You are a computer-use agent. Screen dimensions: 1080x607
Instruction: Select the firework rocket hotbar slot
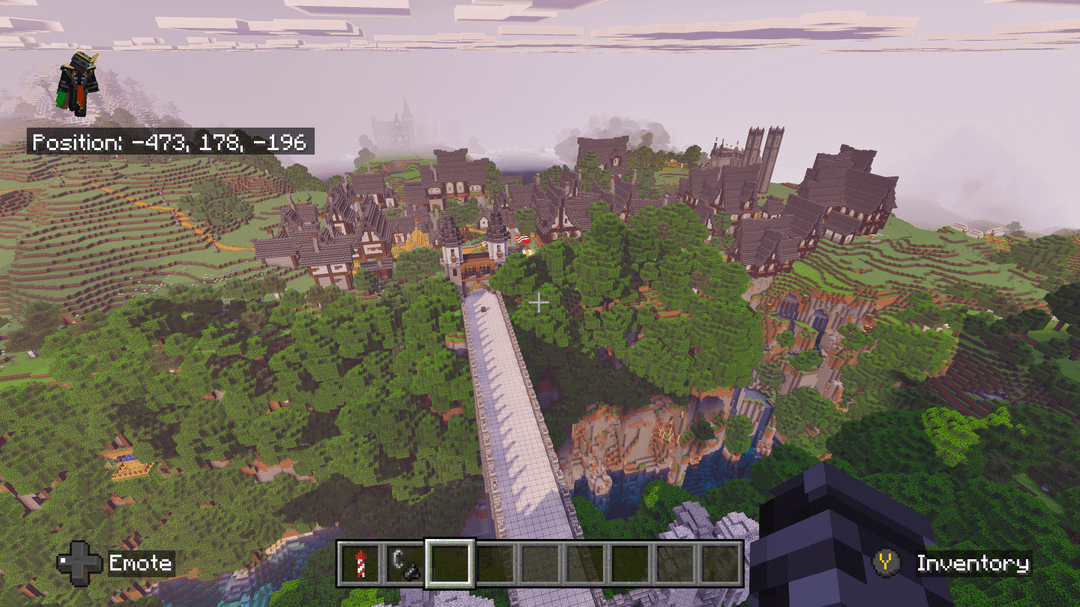click(359, 564)
